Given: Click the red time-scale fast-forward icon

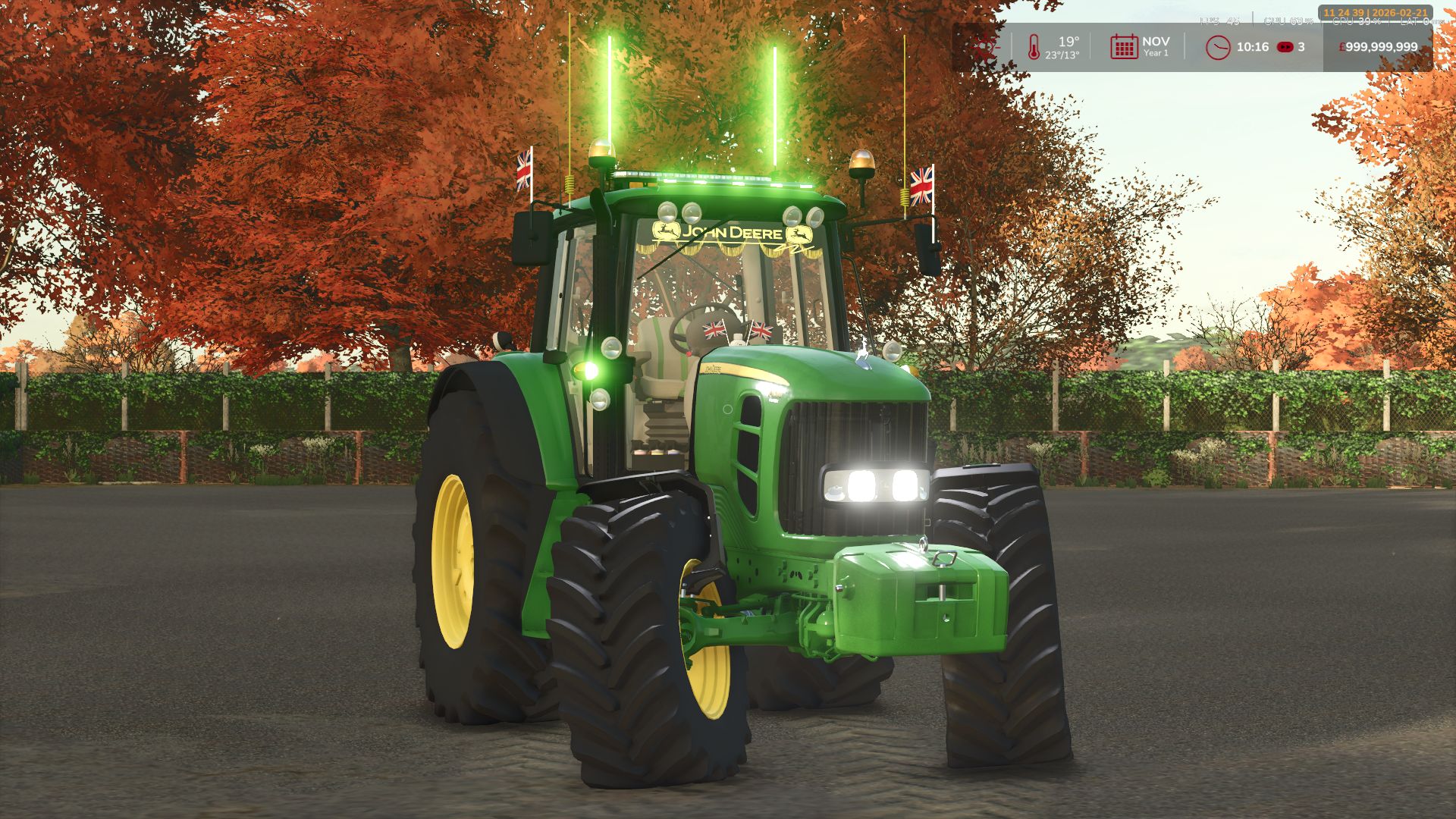Looking at the screenshot, I should pyautogui.click(x=1285, y=47).
